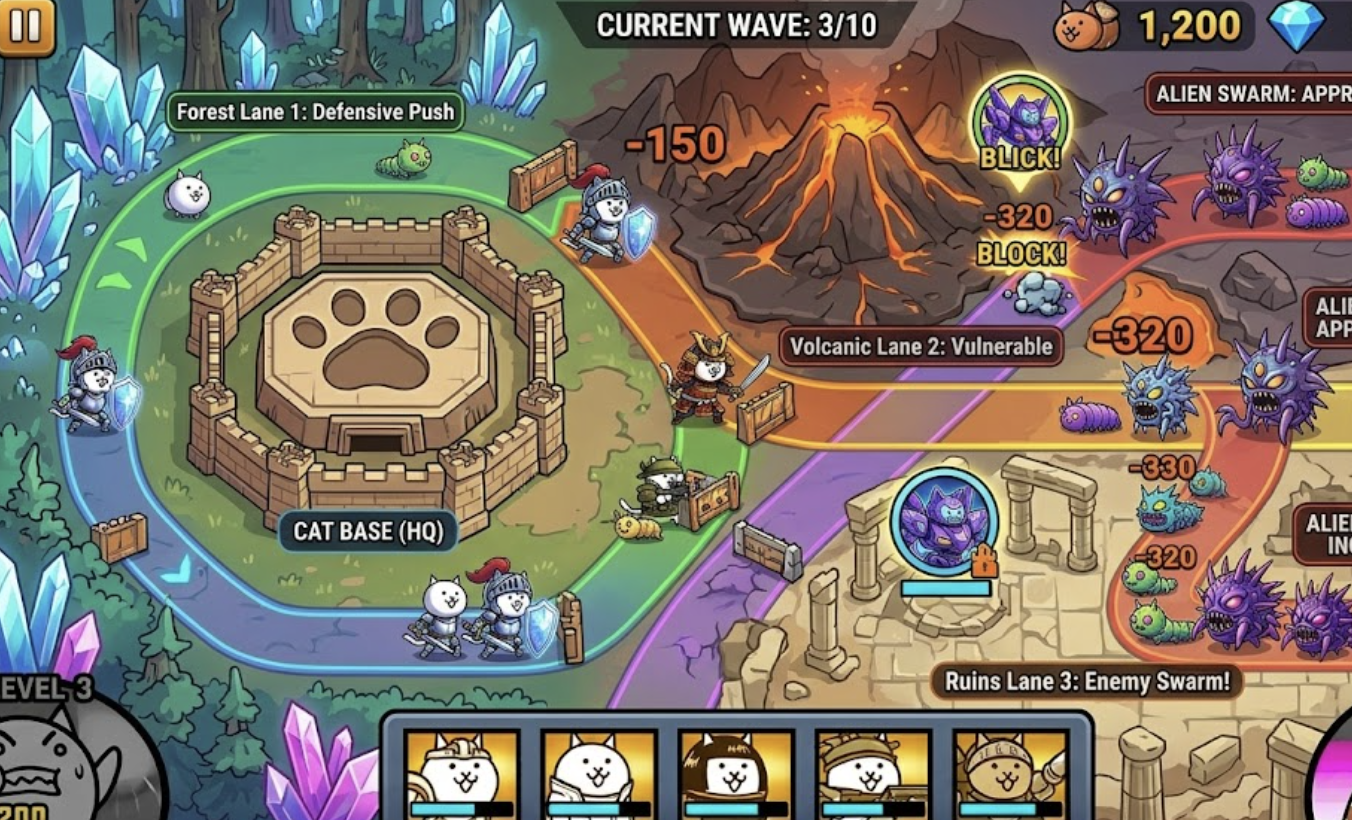
Task: Open the Cat Base (HQ) label
Action: click(367, 531)
